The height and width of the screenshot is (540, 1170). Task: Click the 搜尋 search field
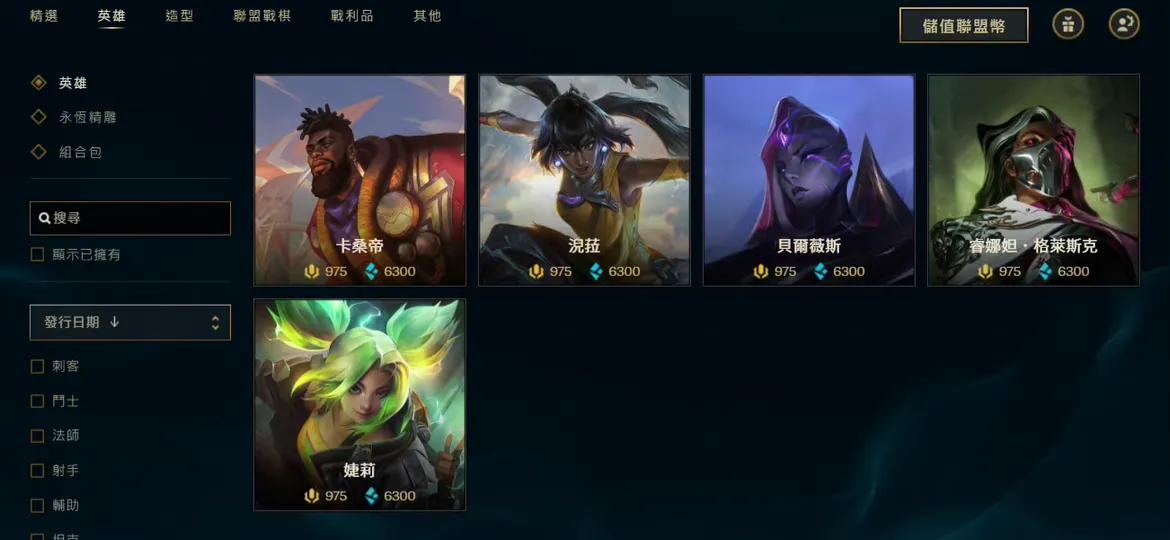(130, 218)
